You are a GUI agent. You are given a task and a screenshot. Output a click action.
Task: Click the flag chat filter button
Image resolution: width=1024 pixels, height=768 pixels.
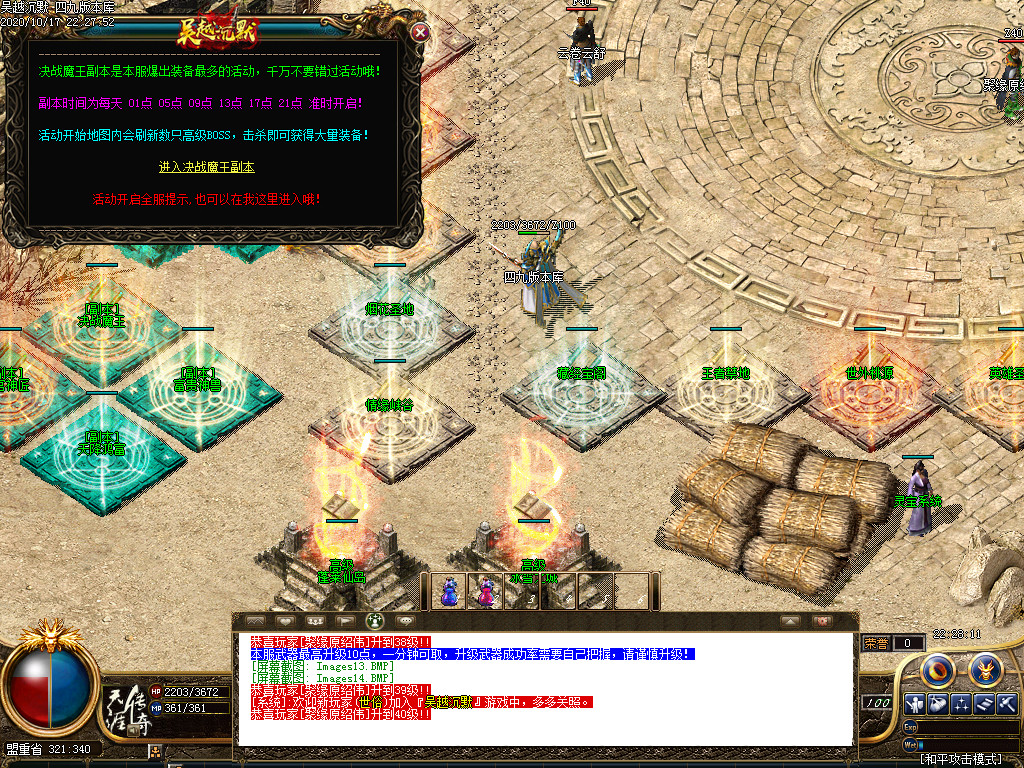pyautogui.click(x=344, y=621)
